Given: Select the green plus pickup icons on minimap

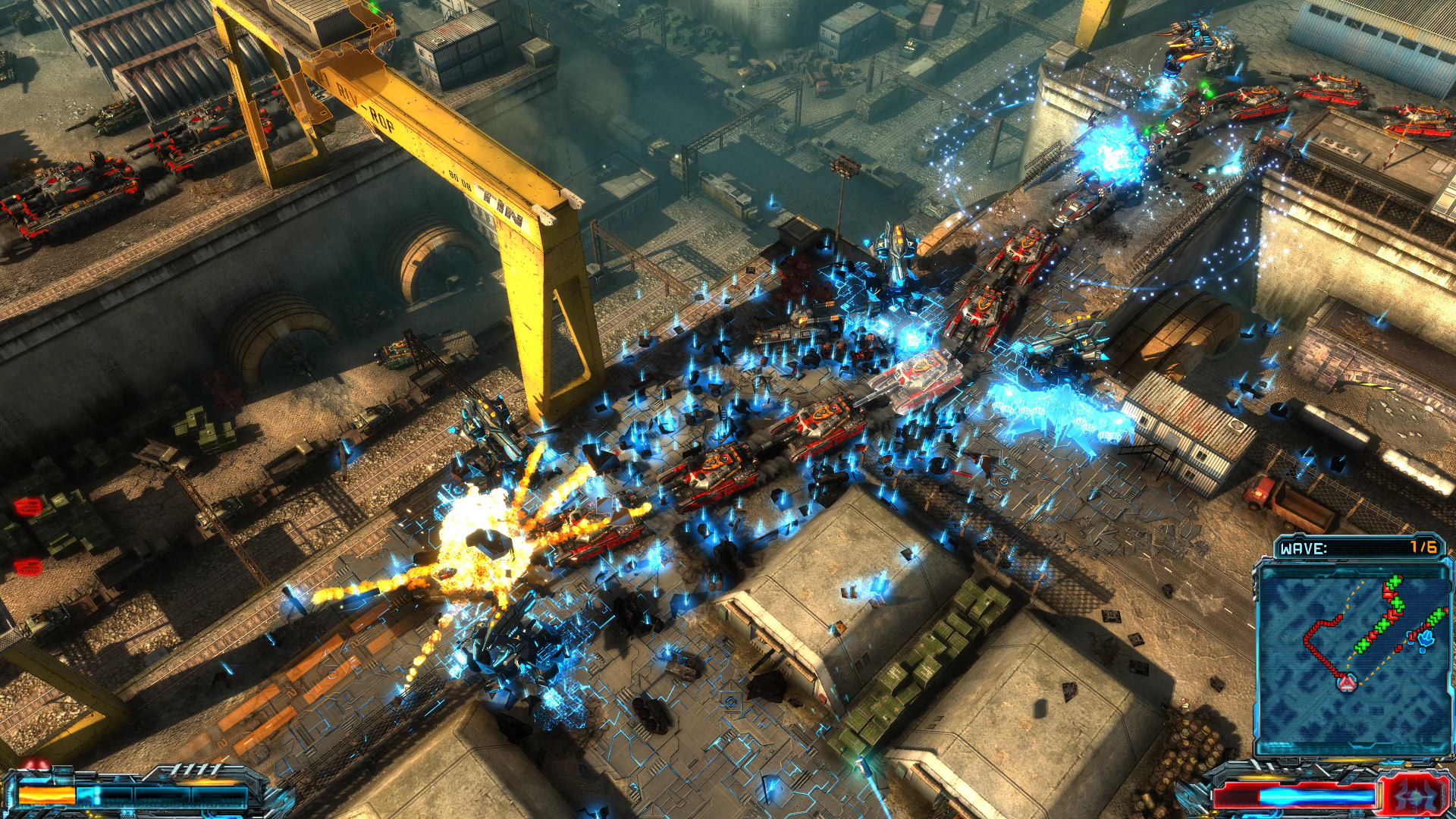Looking at the screenshot, I should 1382,622.
